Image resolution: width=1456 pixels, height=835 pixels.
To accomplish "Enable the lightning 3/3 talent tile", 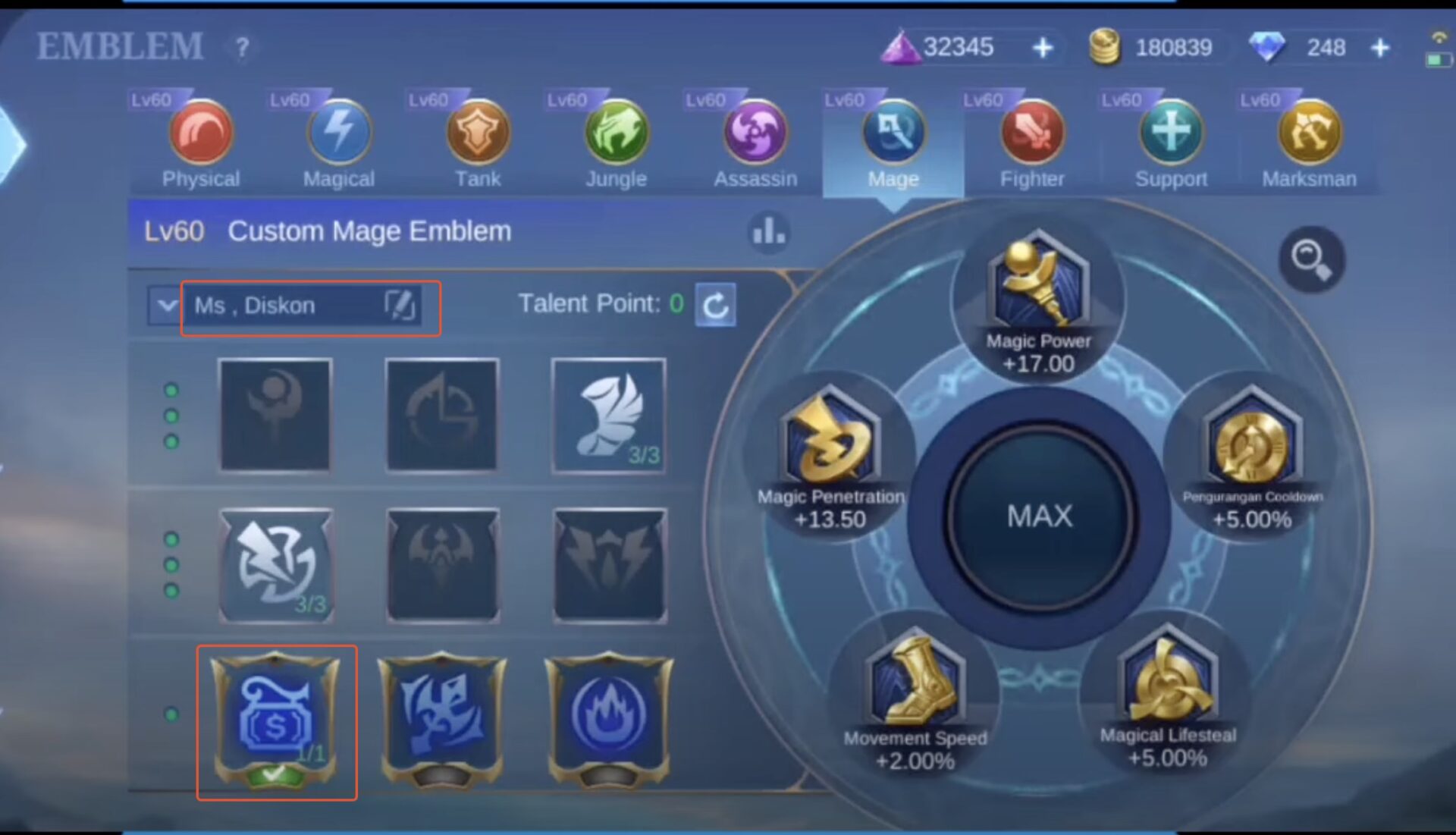I will [277, 565].
